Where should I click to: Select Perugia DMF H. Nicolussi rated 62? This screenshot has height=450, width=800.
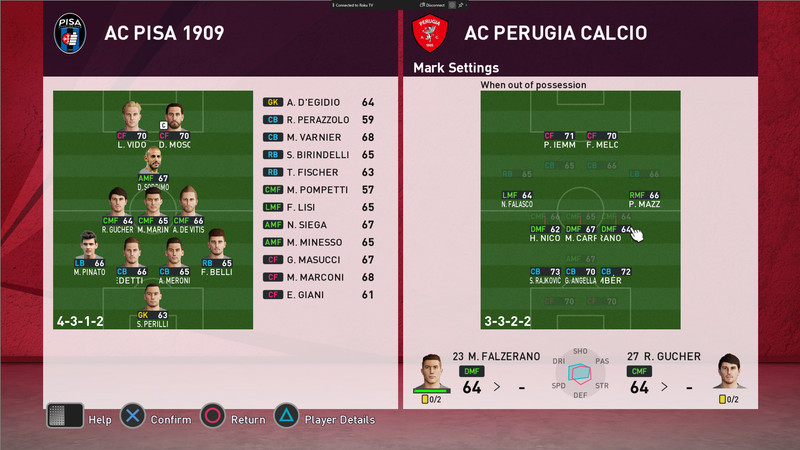pyautogui.click(x=546, y=234)
